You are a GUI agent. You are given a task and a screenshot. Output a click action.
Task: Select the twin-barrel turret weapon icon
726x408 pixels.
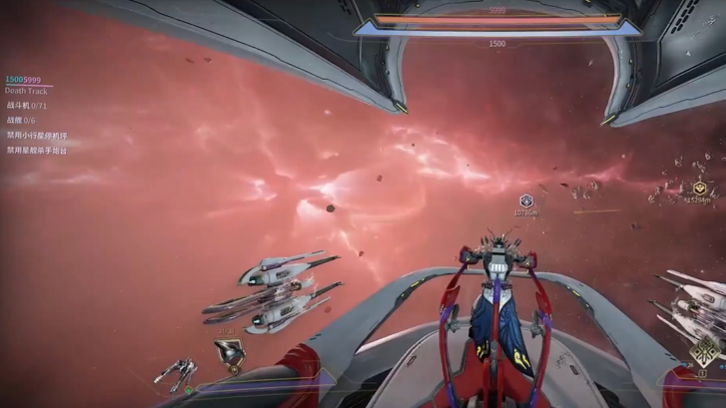pos(175,372)
